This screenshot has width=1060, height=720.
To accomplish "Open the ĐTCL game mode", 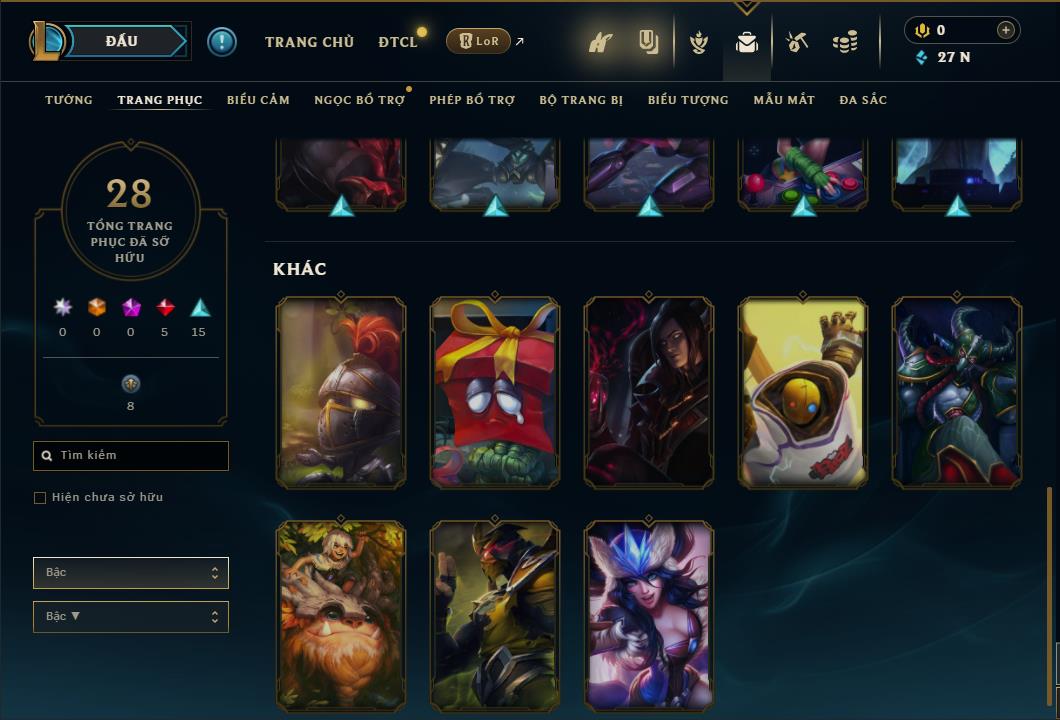I will (x=398, y=42).
